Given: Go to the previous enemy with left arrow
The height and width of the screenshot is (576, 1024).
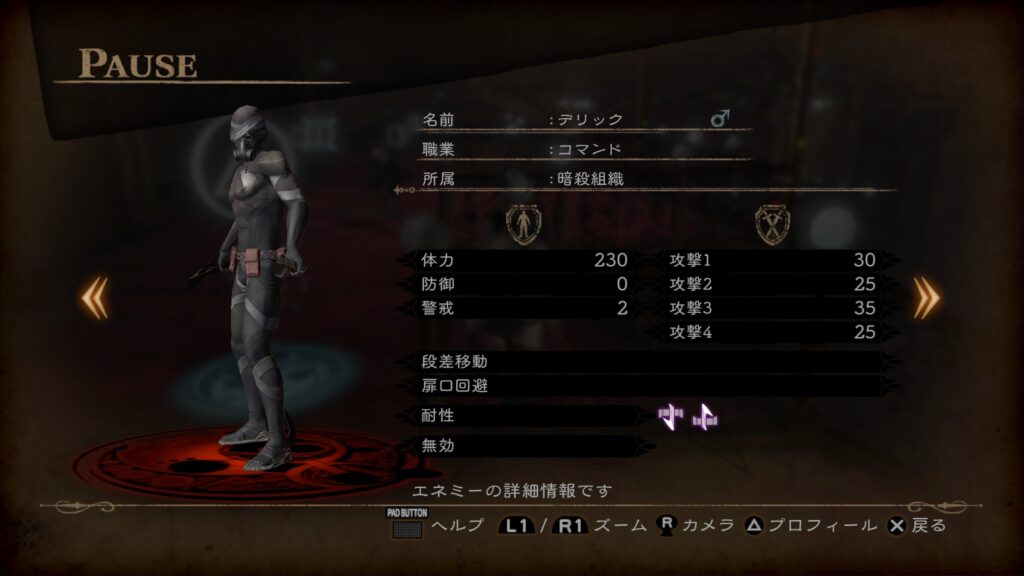Looking at the screenshot, I should pos(95,298).
